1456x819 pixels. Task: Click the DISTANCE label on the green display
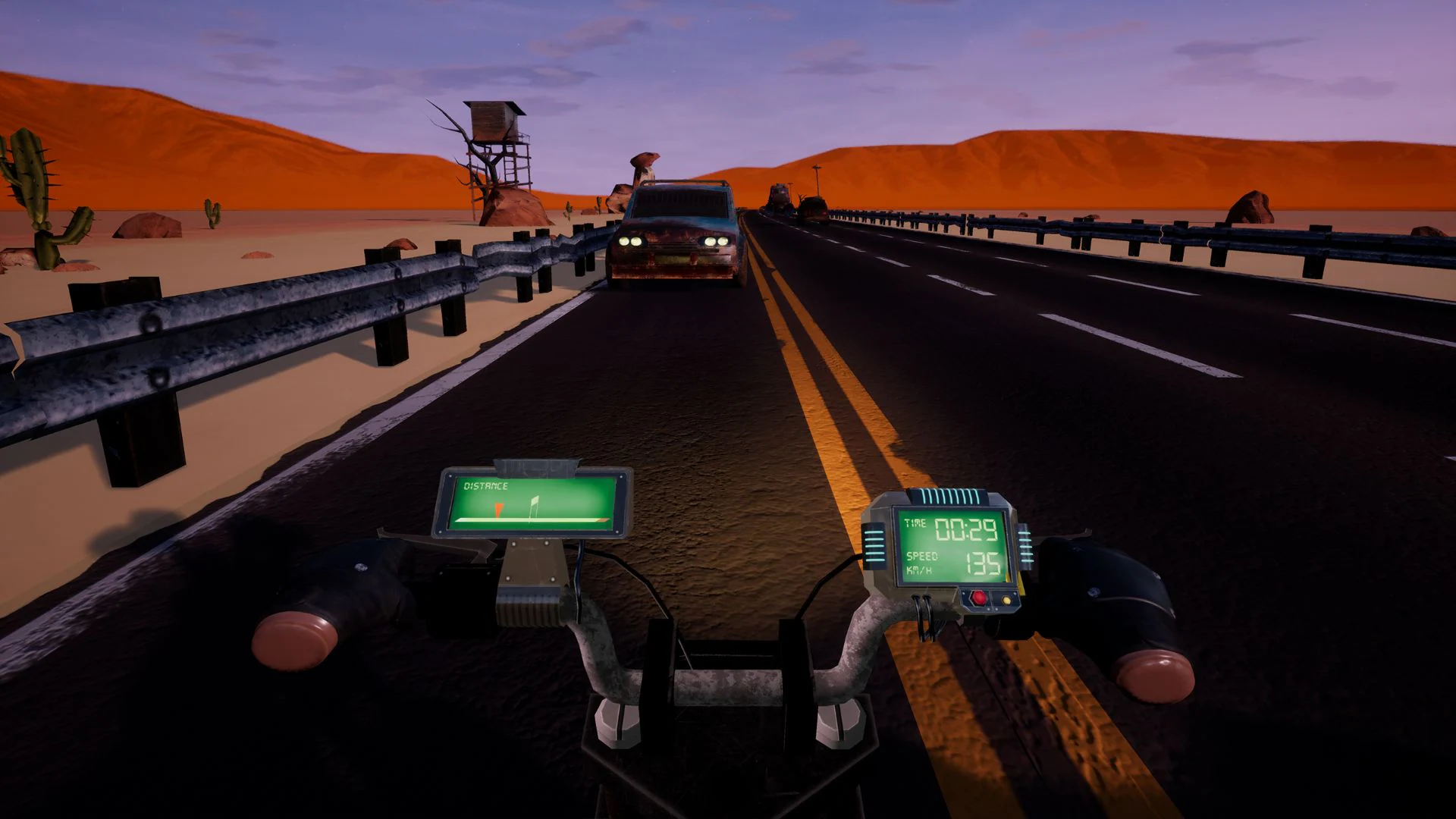pyautogui.click(x=485, y=485)
